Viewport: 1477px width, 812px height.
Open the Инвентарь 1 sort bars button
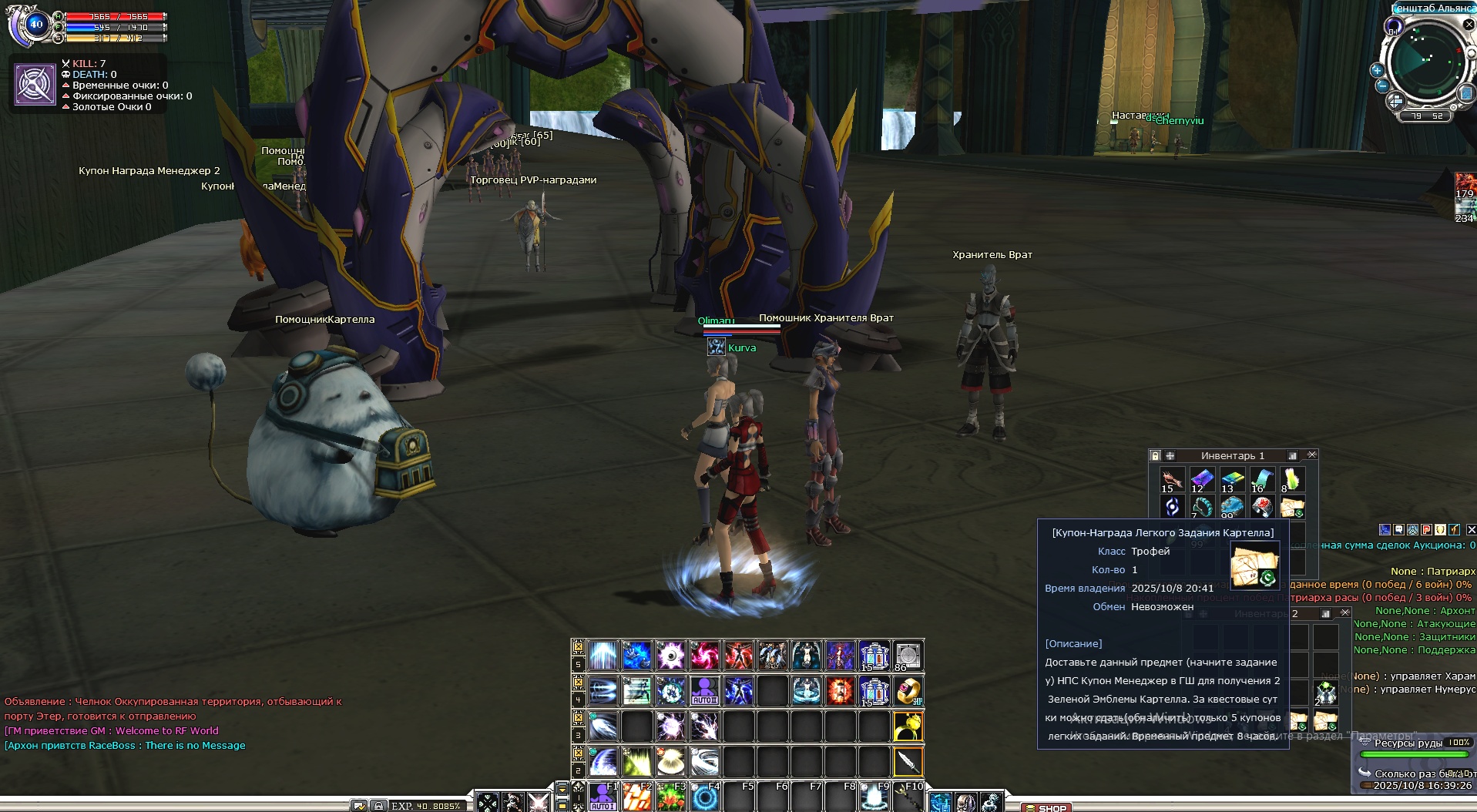1293,456
